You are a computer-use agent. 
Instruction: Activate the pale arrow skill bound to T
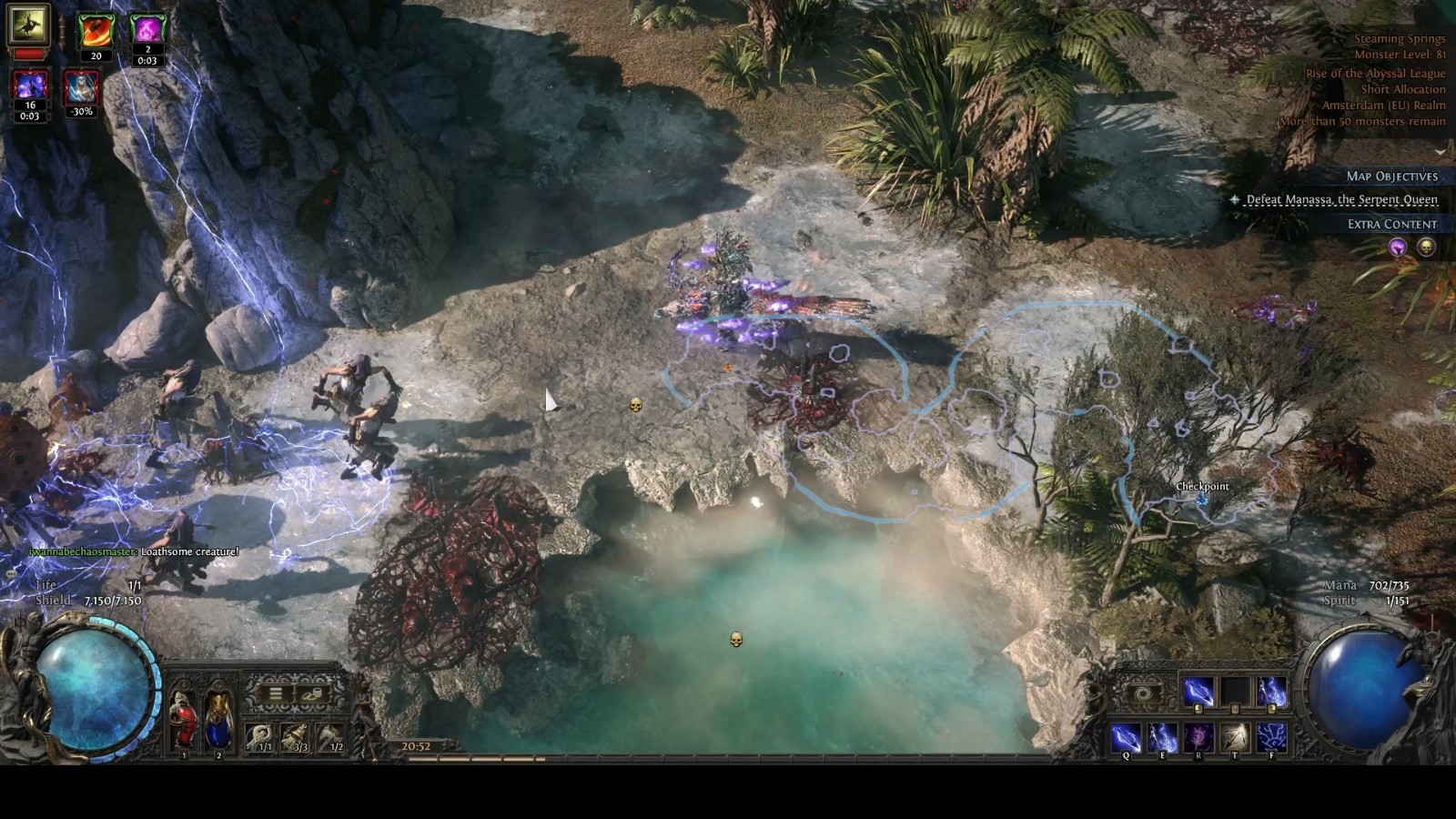(1235, 737)
